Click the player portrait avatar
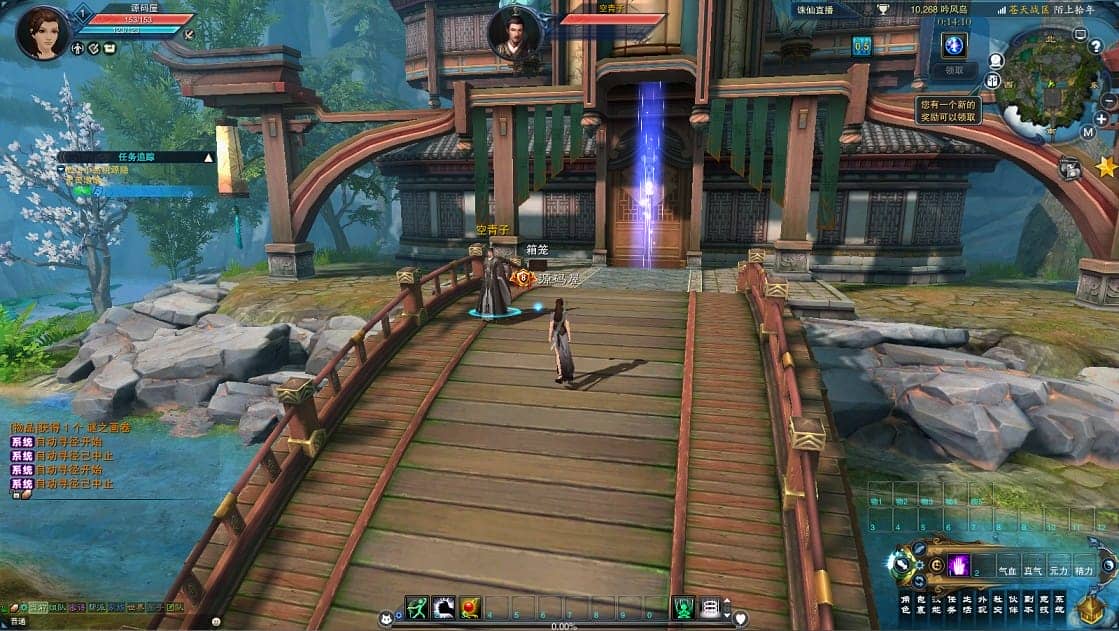 pos(42,32)
